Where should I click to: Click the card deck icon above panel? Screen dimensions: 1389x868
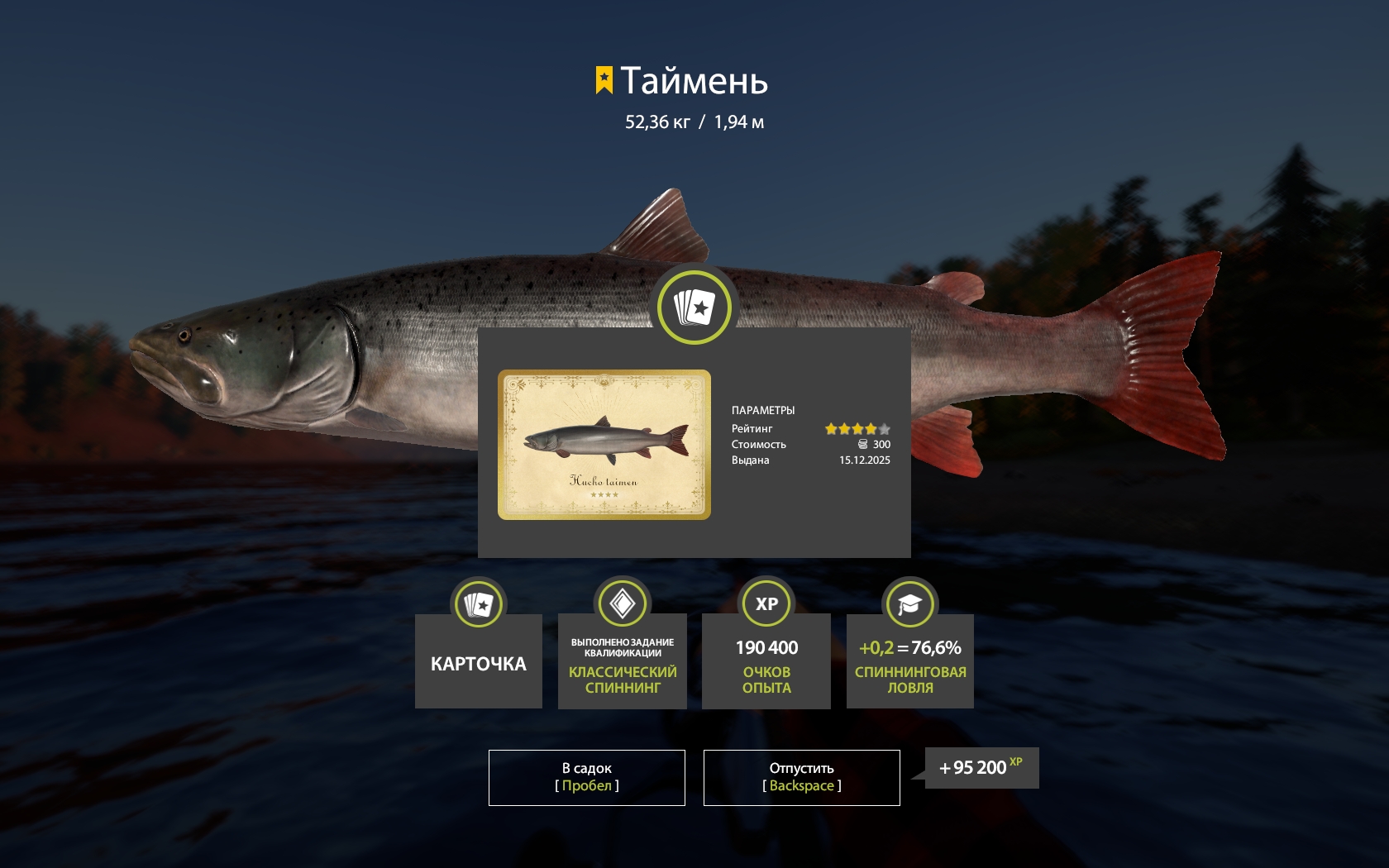click(x=694, y=307)
